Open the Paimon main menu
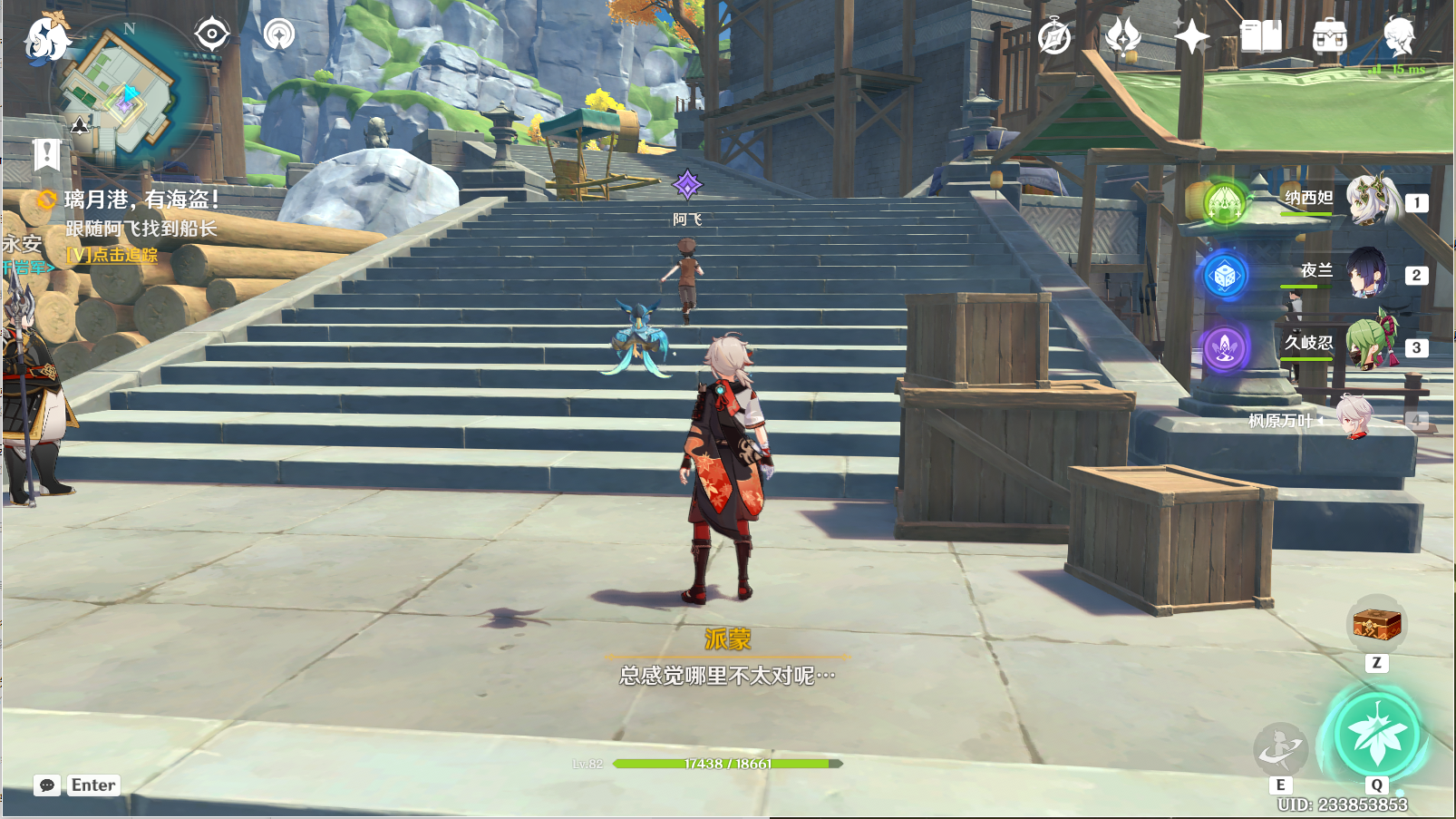The image size is (1456, 819). coord(45,40)
